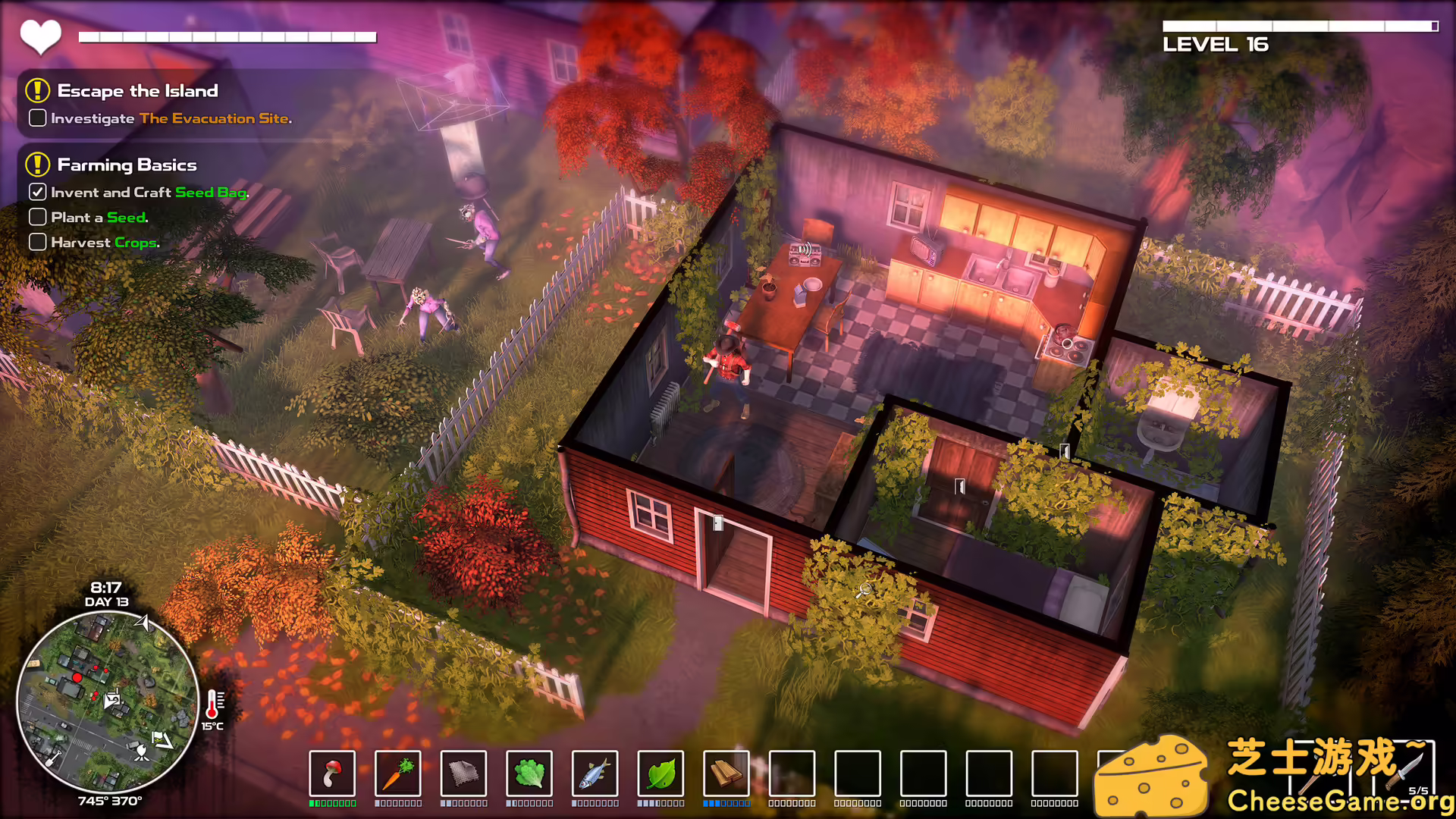Choose the wood planks hotbar slot
The image size is (1456, 819).
click(726, 773)
